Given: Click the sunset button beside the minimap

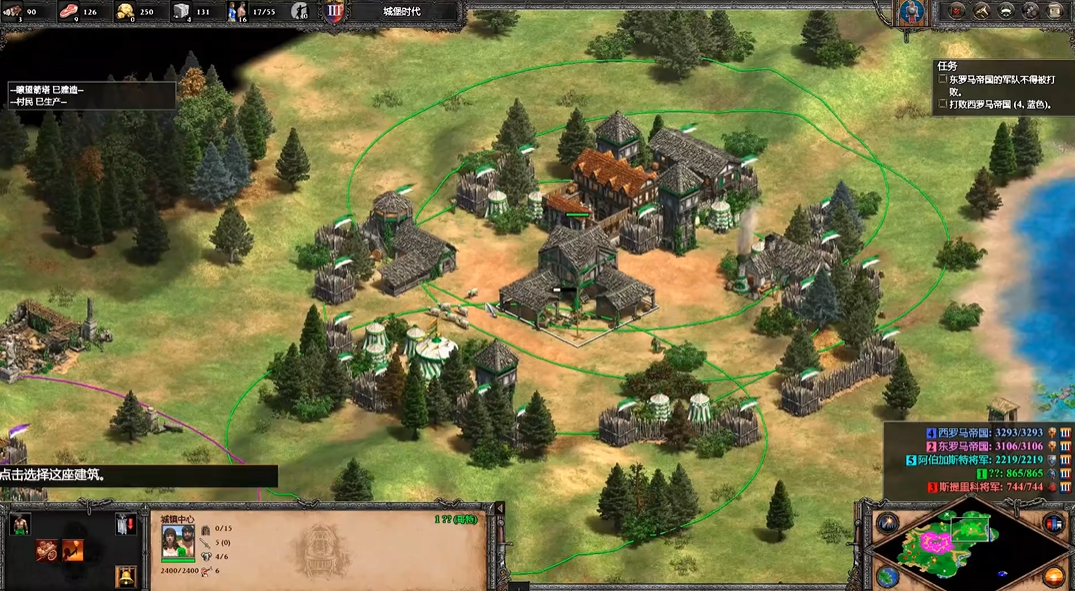Looking at the screenshot, I should (x=1055, y=576).
